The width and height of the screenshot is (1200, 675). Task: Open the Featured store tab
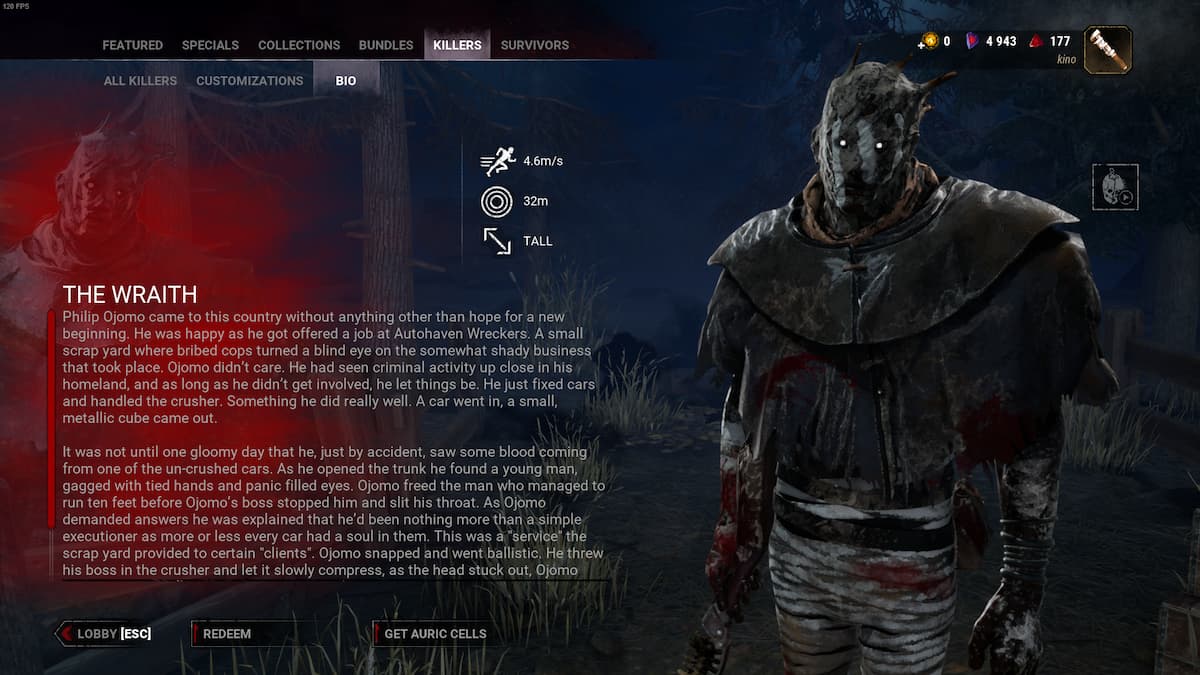132,45
